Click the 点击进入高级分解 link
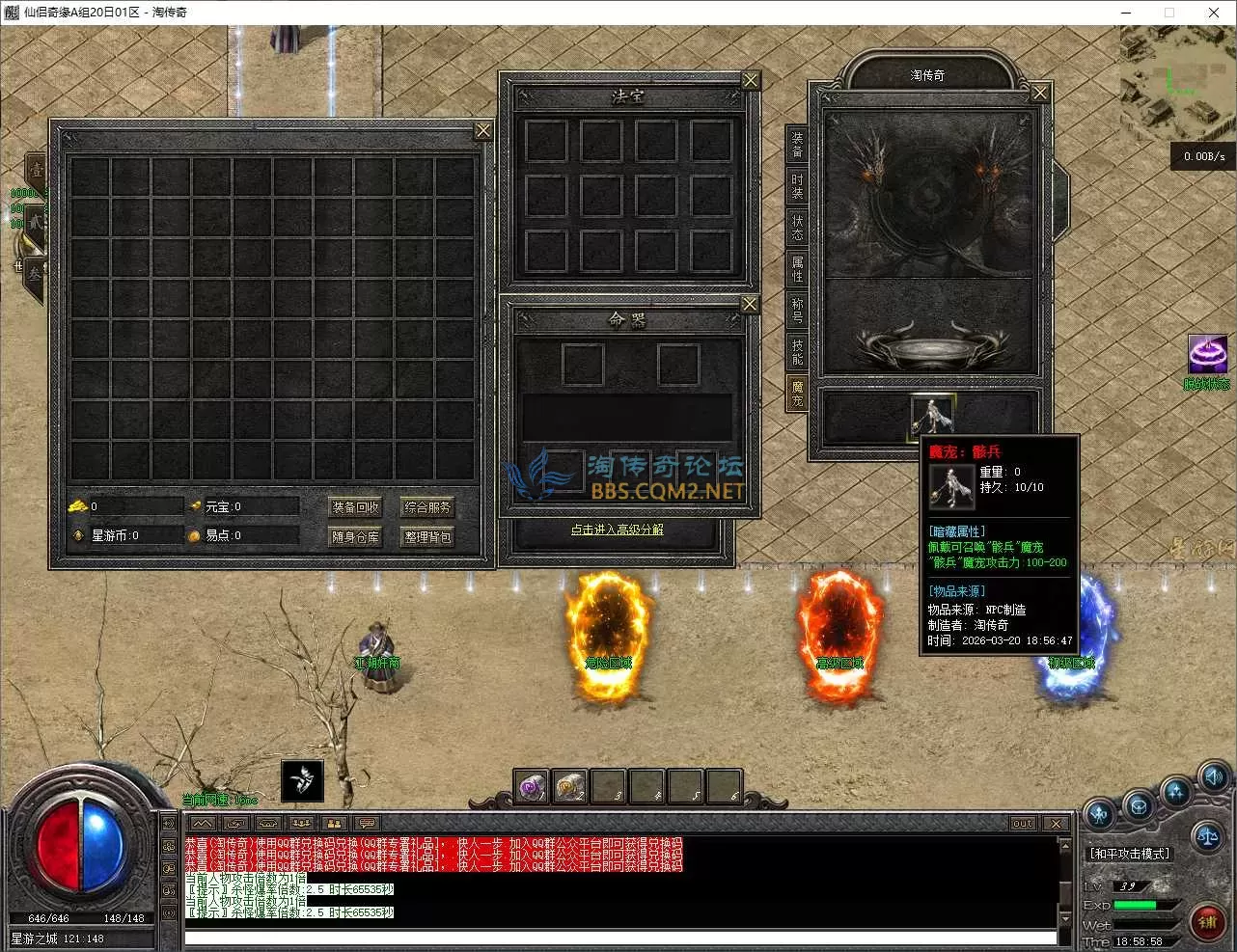Image resolution: width=1237 pixels, height=952 pixels. coord(617,530)
